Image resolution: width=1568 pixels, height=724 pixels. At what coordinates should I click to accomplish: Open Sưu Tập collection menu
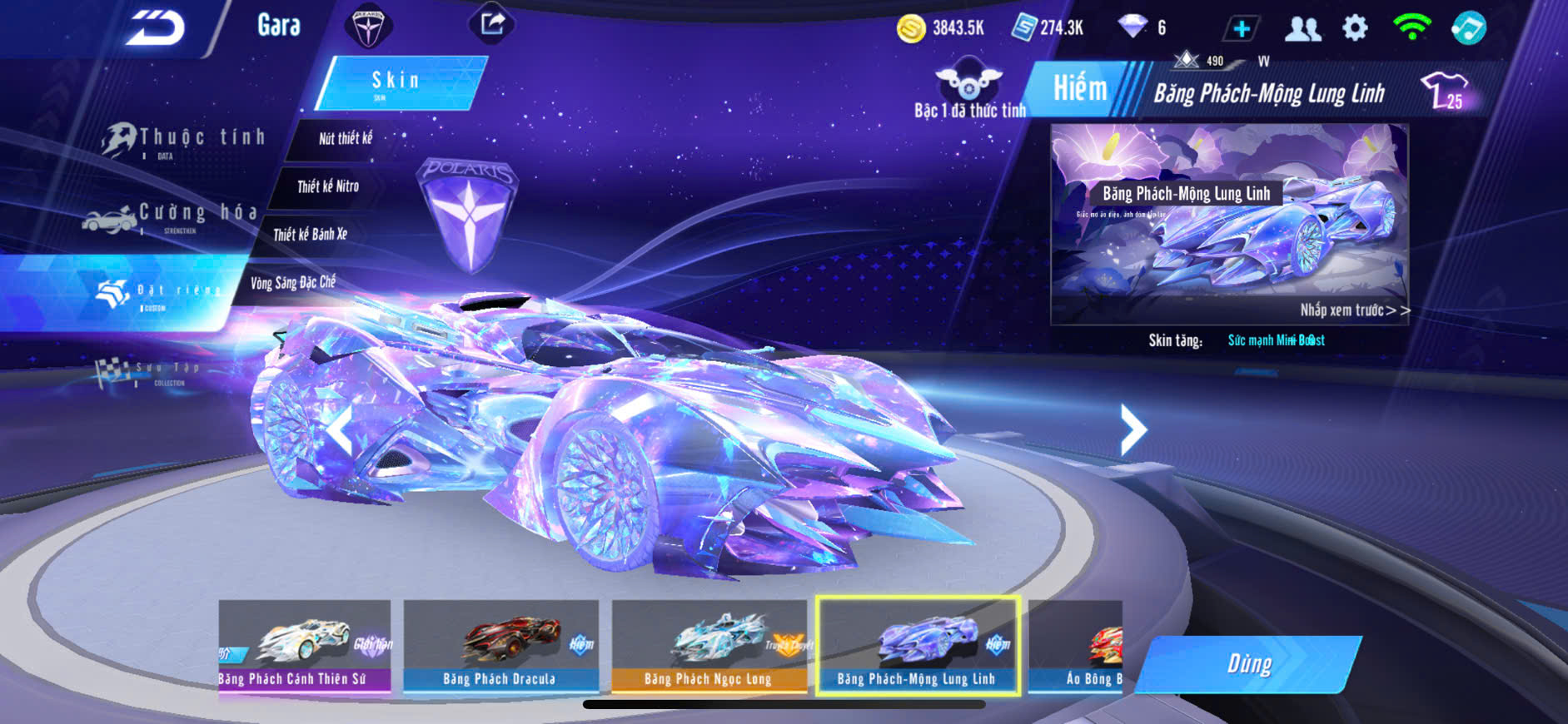coord(150,372)
